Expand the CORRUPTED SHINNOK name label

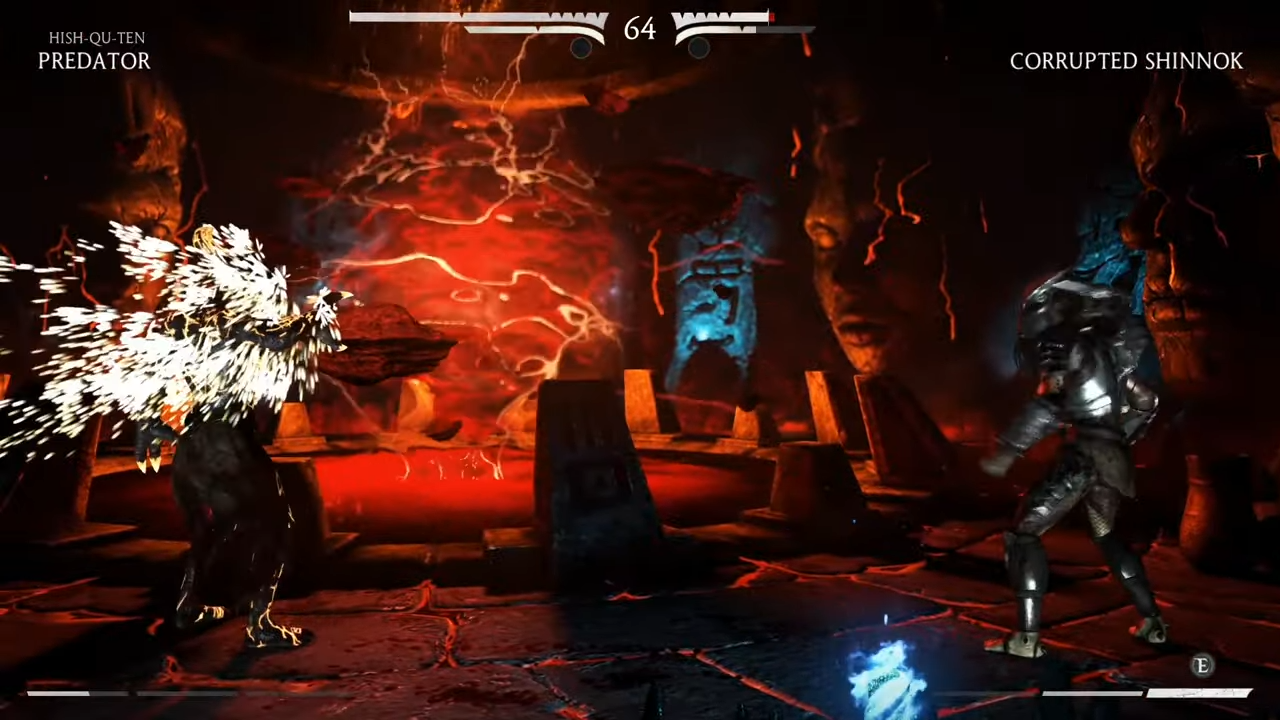[1127, 61]
